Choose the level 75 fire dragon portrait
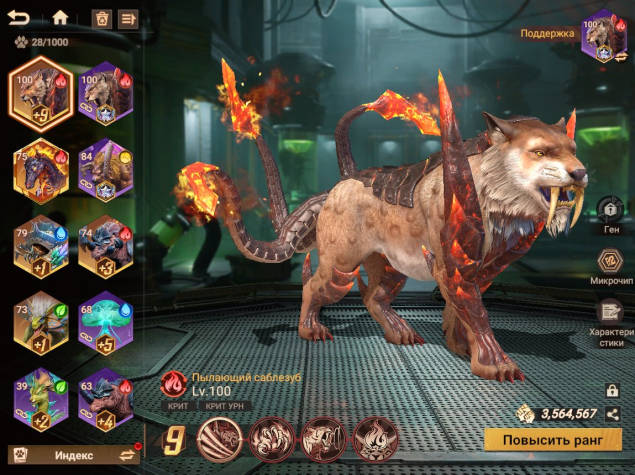635x475 pixels. point(41,171)
